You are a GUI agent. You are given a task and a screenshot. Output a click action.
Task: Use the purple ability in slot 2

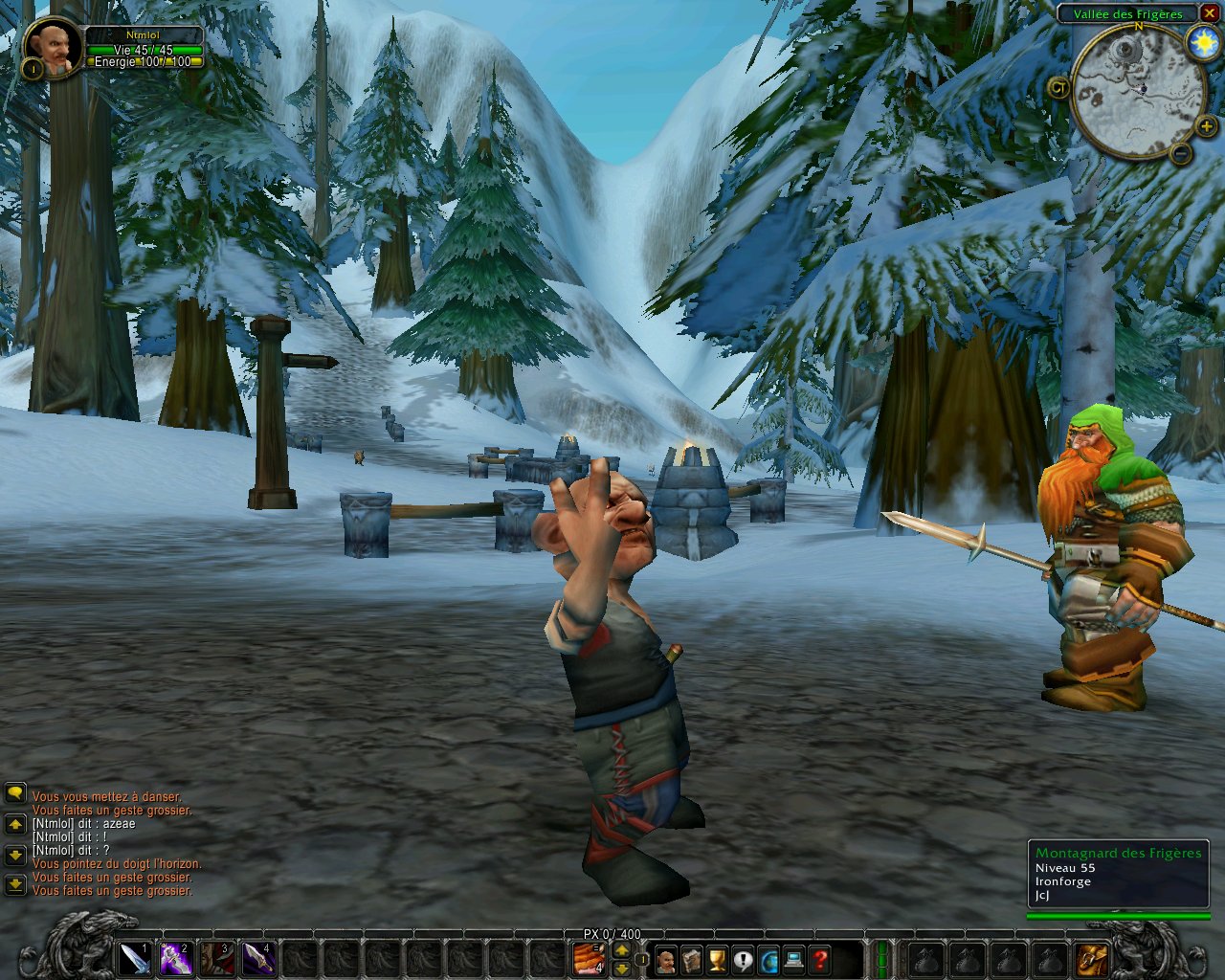[176, 958]
